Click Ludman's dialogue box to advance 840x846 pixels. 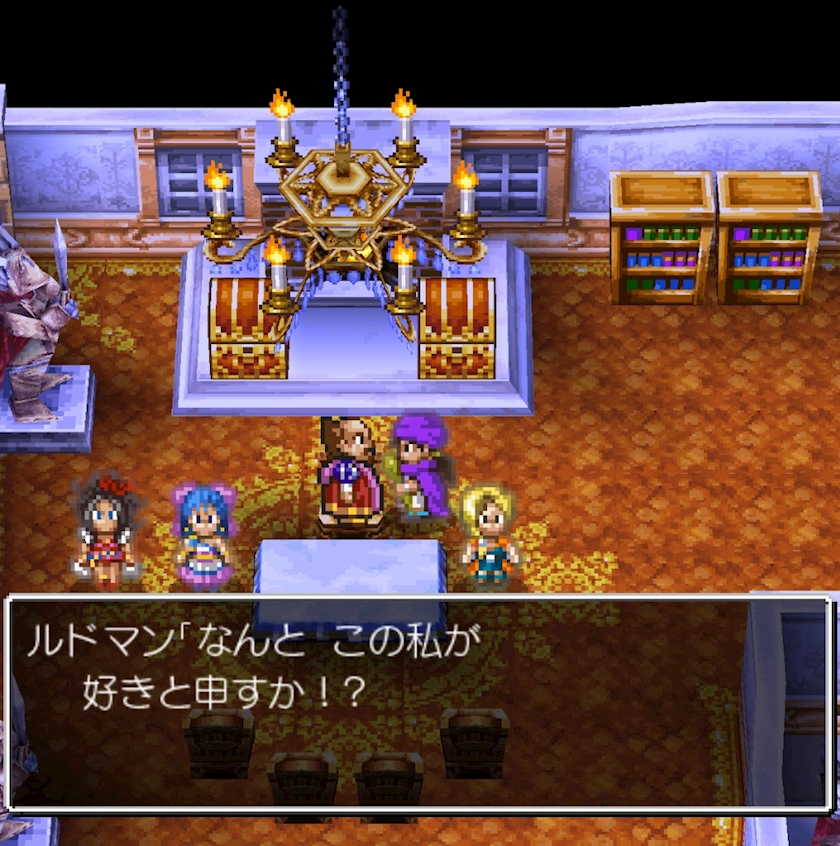[x=419, y=703]
